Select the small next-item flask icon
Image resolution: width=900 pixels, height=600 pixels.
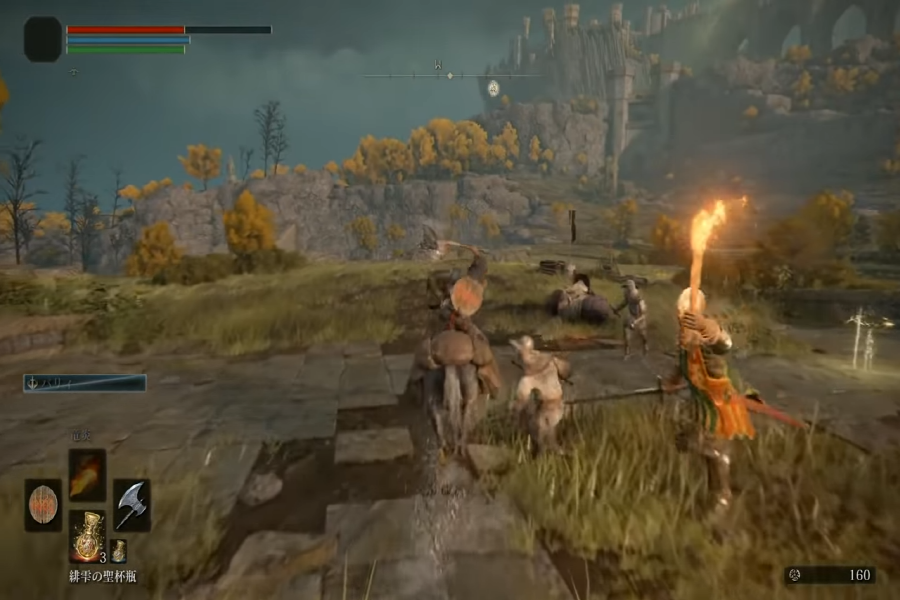(118, 550)
